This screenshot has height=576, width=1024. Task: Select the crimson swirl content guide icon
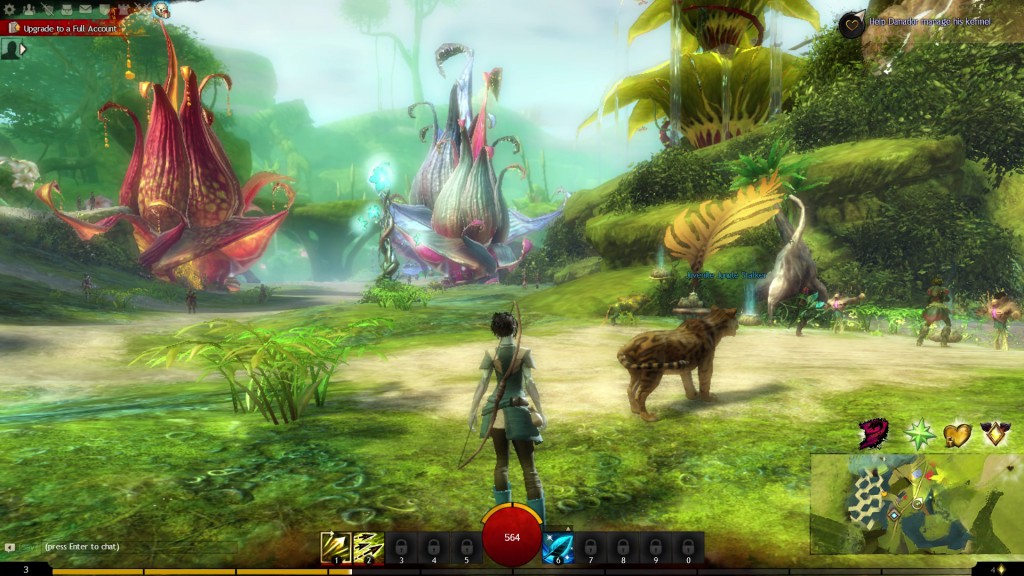pyautogui.click(x=873, y=434)
